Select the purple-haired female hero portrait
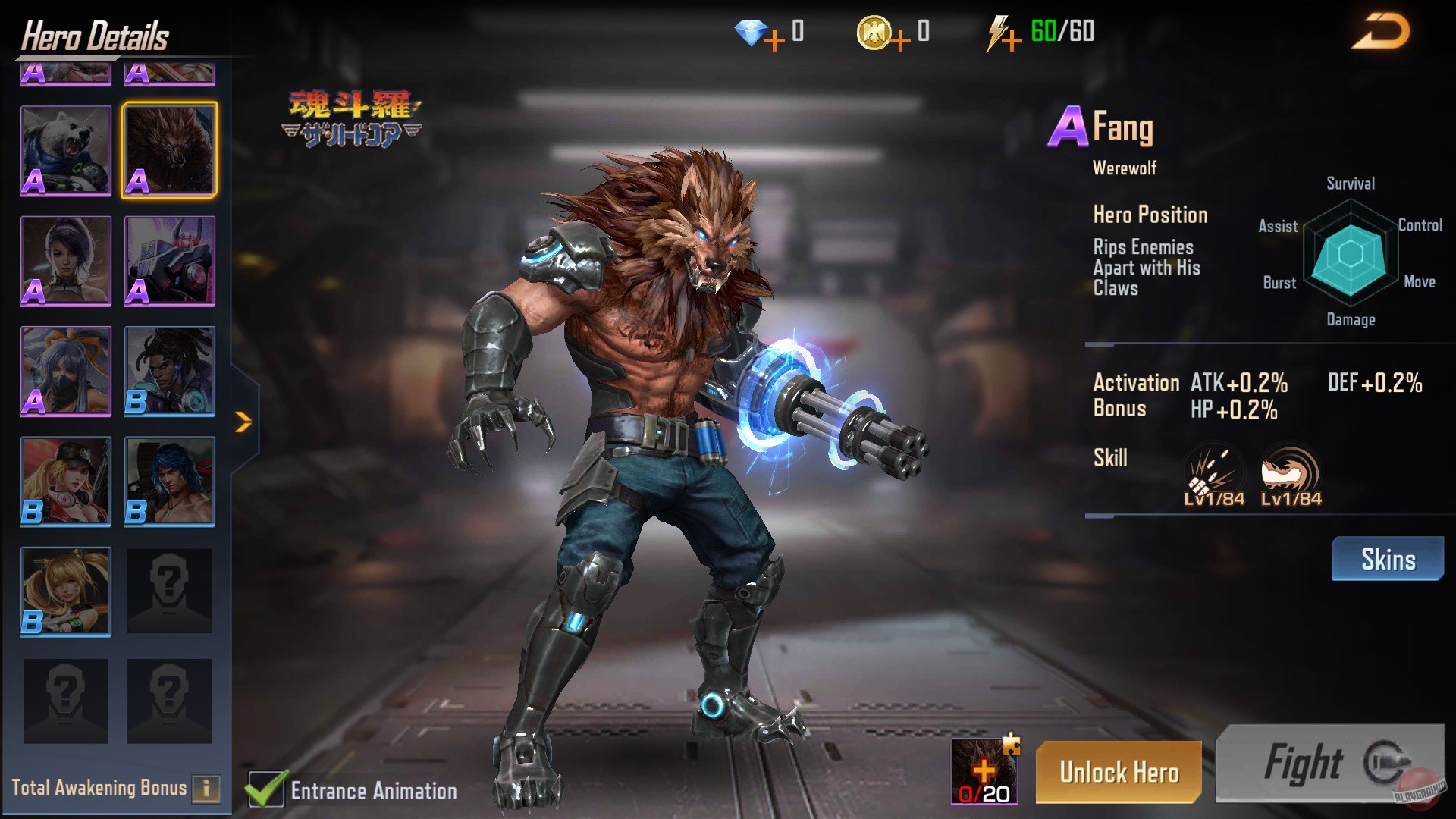Viewport: 1456px width, 819px height. pyautogui.click(x=65, y=260)
